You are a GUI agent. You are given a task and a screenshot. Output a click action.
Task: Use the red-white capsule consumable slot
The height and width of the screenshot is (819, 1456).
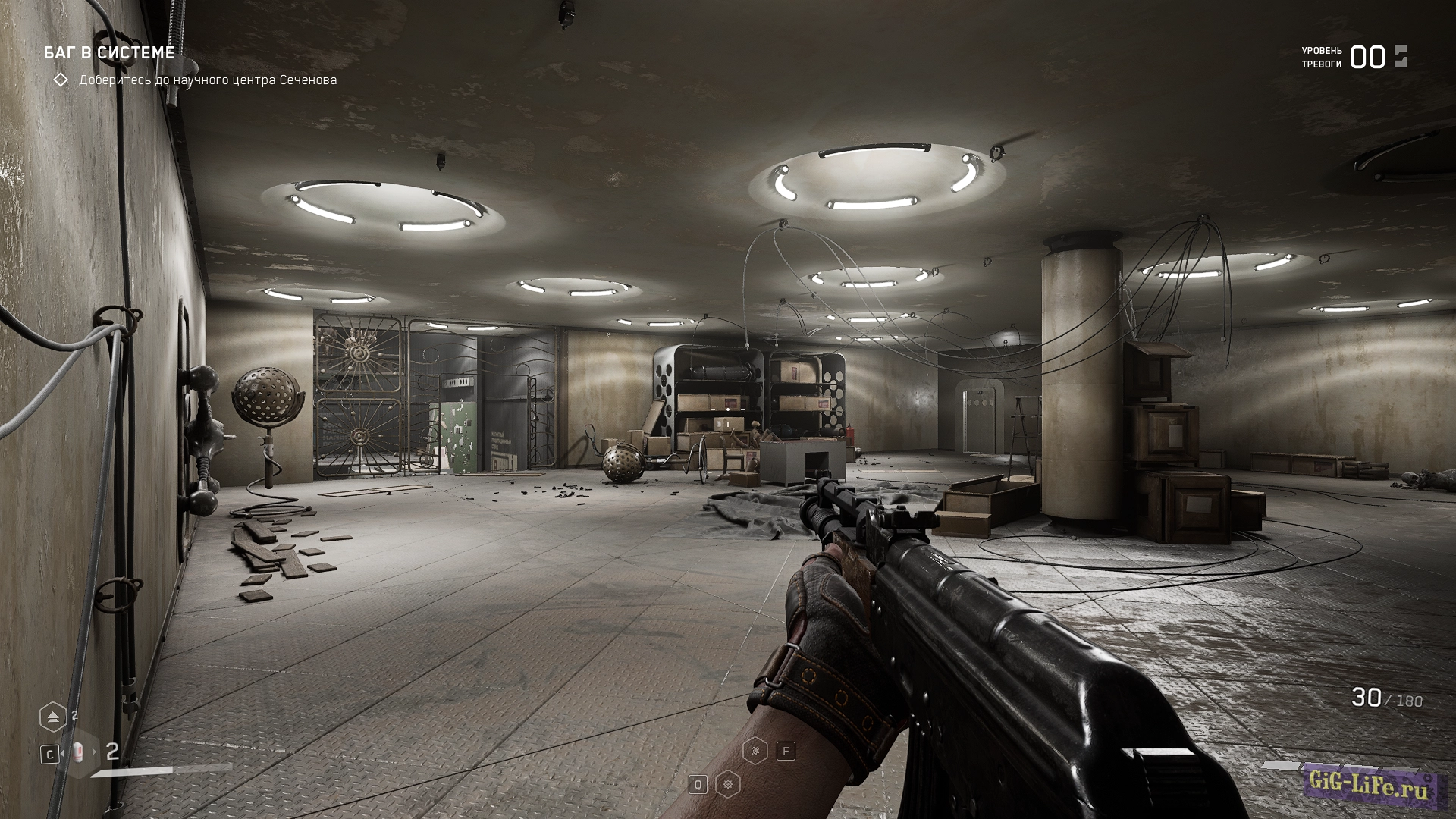coord(78,752)
